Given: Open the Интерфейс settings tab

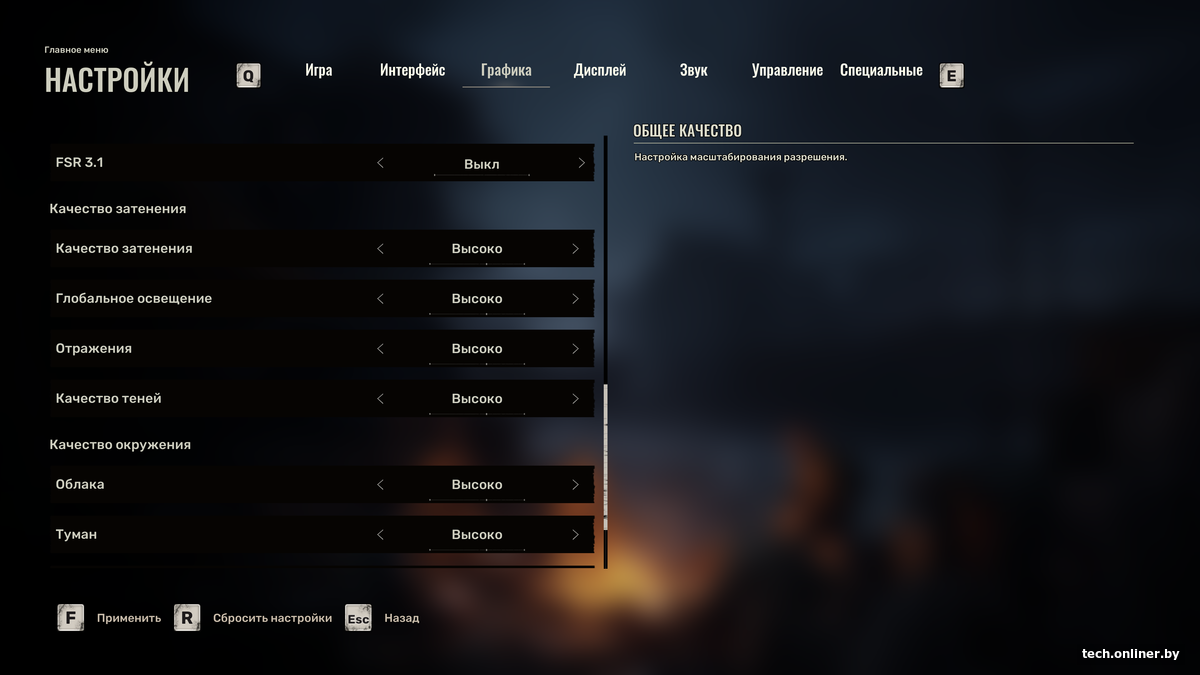Looking at the screenshot, I should [412, 71].
